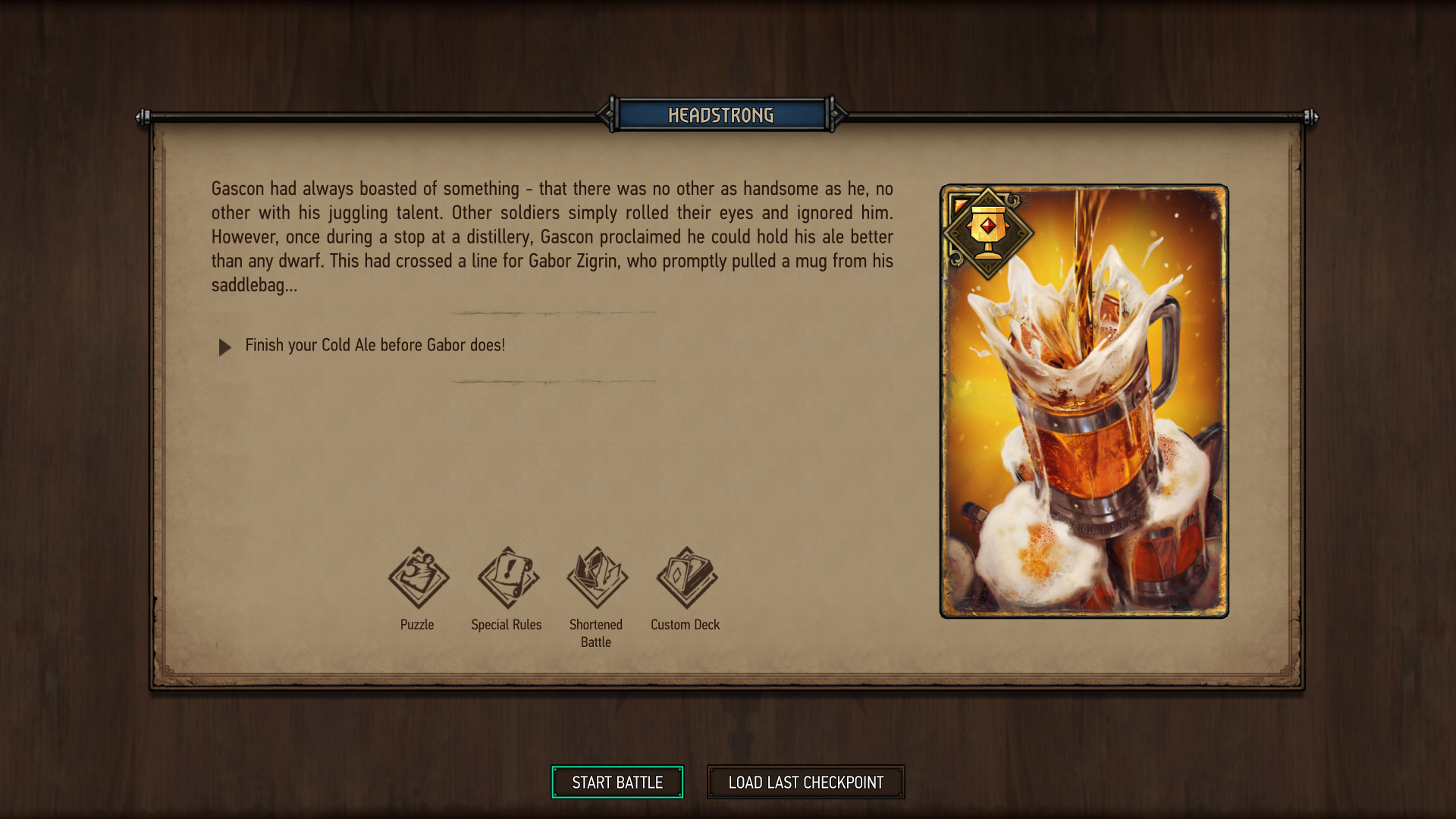Screen dimensions: 1456x819
Task: Select the Puzzle battle-type icon
Action: tap(418, 578)
